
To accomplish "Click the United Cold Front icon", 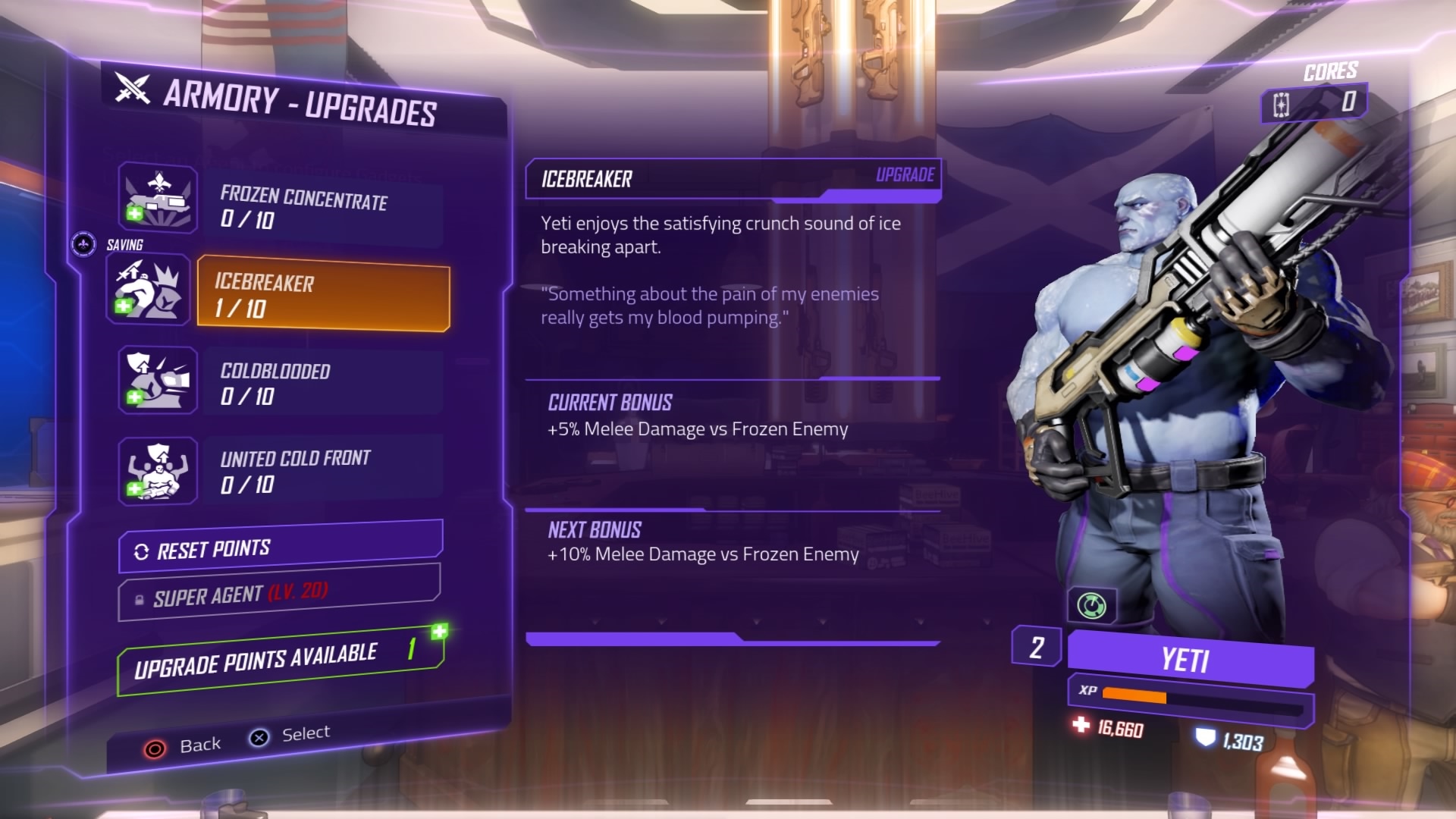I will (x=158, y=471).
